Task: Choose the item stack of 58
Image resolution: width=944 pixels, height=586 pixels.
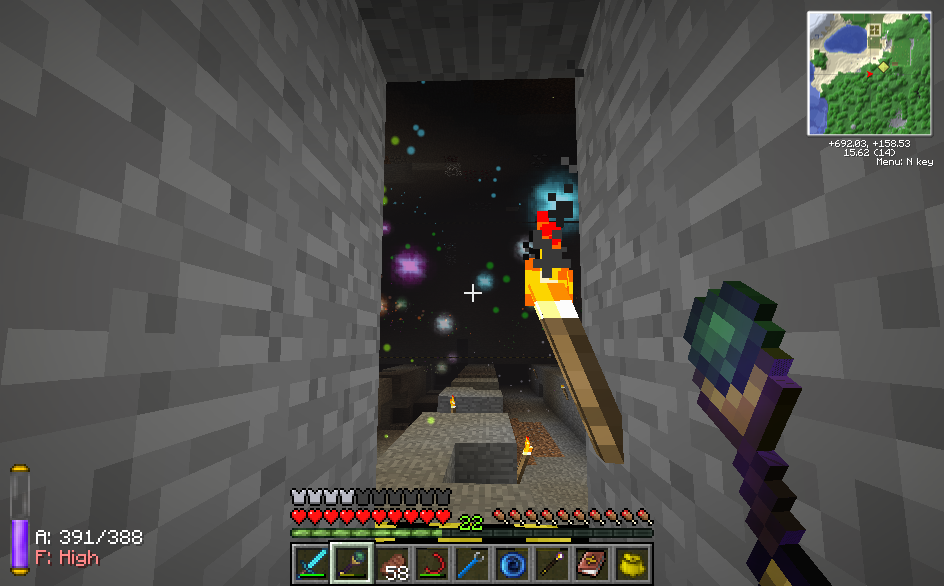Action: [x=392, y=563]
